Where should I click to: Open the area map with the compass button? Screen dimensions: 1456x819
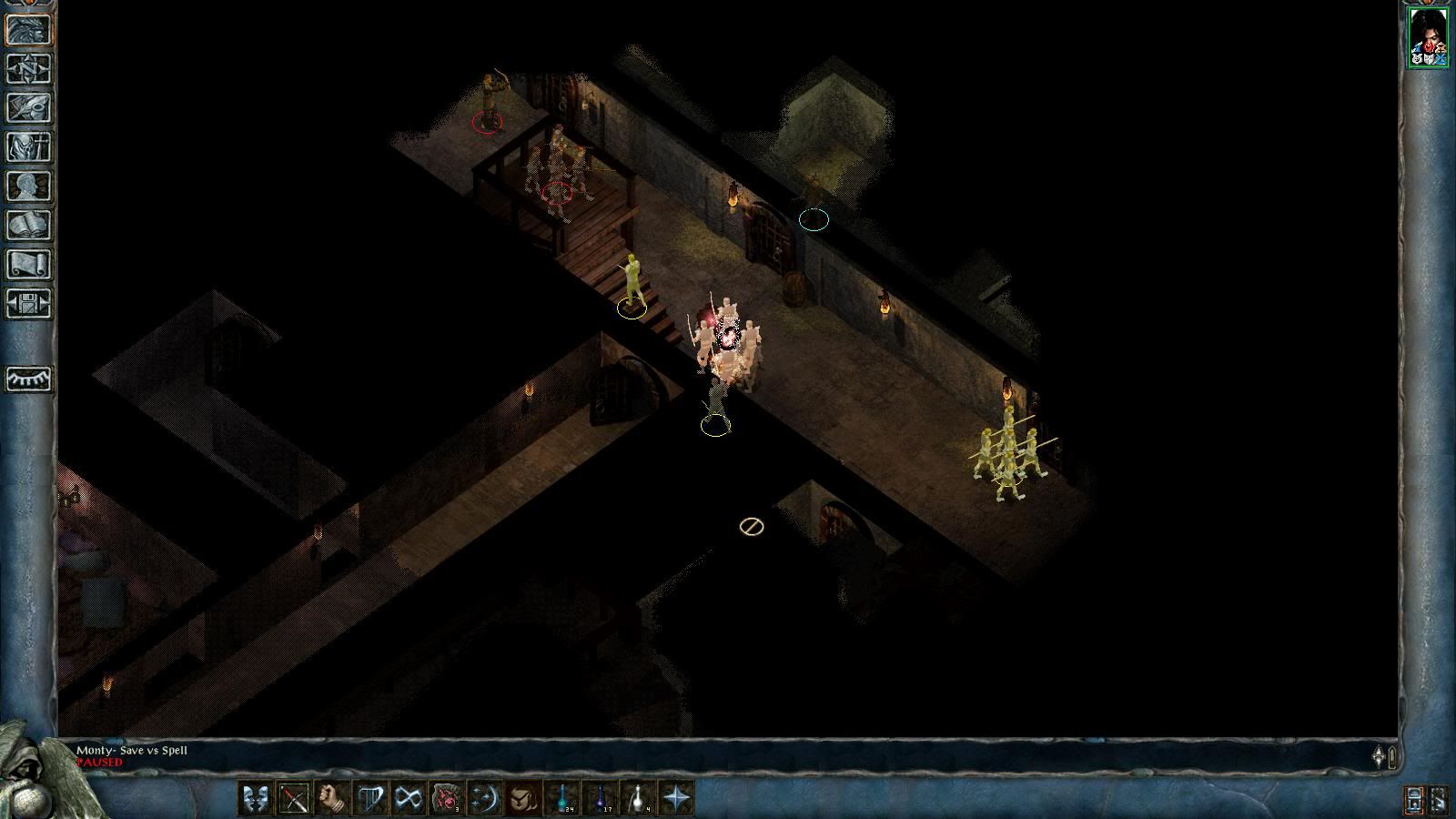point(28,69)
